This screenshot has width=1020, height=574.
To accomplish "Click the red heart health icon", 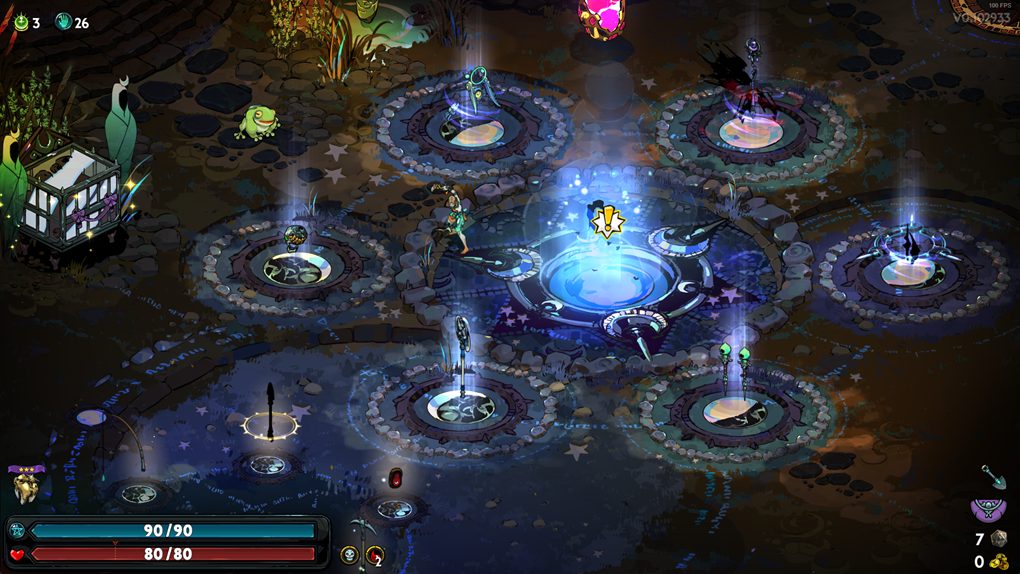I will [x=17, y=554].
